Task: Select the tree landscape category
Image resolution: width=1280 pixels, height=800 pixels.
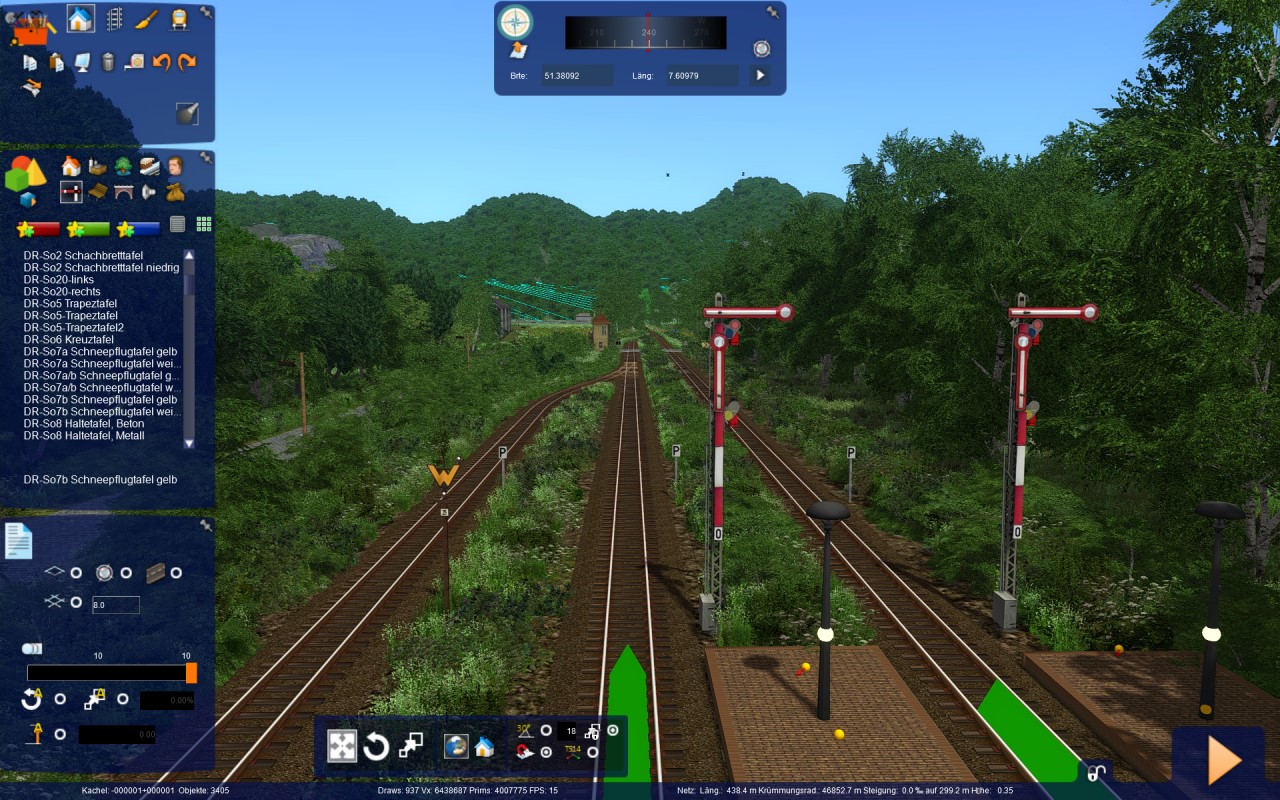Action: [x=123, y=166]
